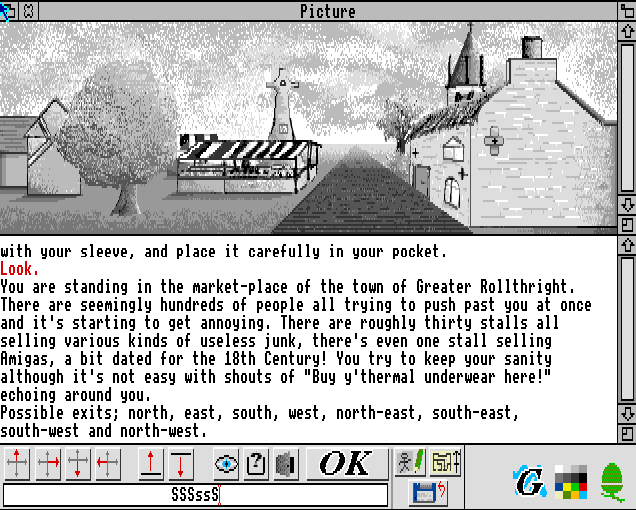This screenshot has height=510, width=636.
Task: Click the walking figure icon button
Action: [x=409, y=463]
